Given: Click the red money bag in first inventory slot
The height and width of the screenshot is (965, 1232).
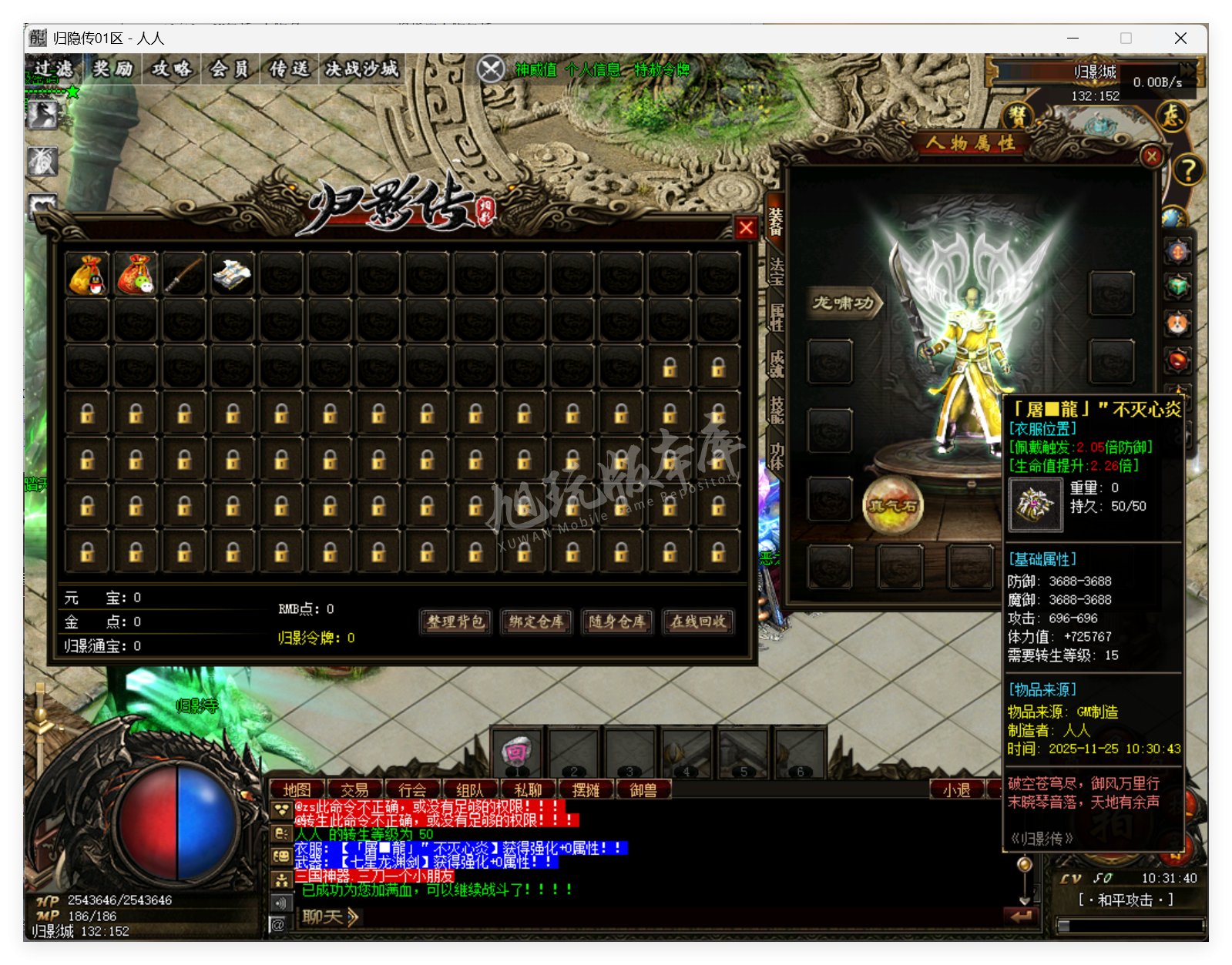Looking at the screenshot, I should tap(86, 275).
